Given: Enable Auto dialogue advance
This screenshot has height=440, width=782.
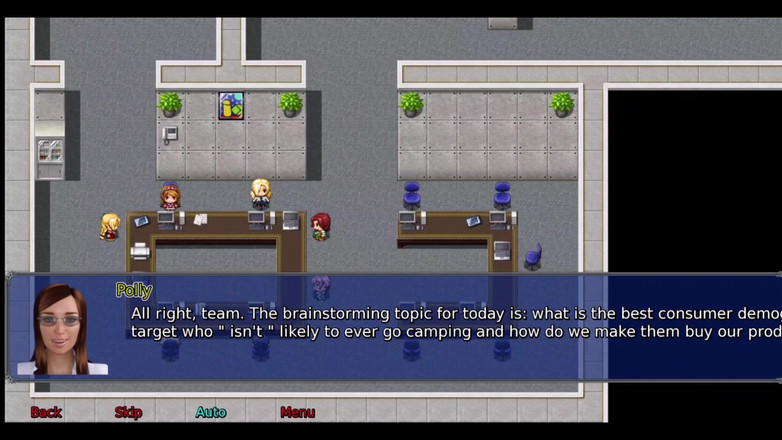Looking at the screenshot, I should click(211, 412).
